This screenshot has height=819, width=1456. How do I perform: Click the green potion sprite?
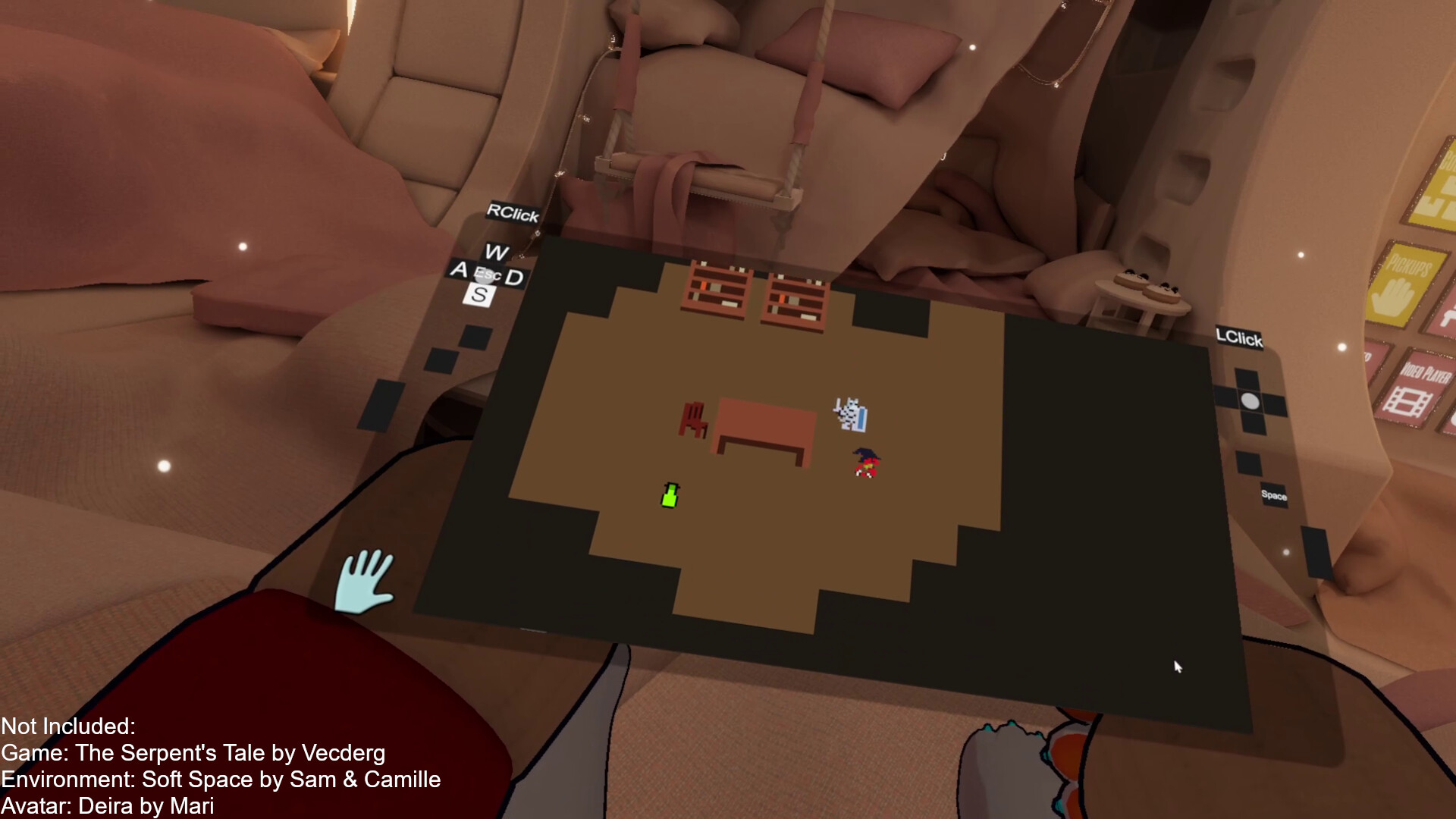(x=670, y=494)
